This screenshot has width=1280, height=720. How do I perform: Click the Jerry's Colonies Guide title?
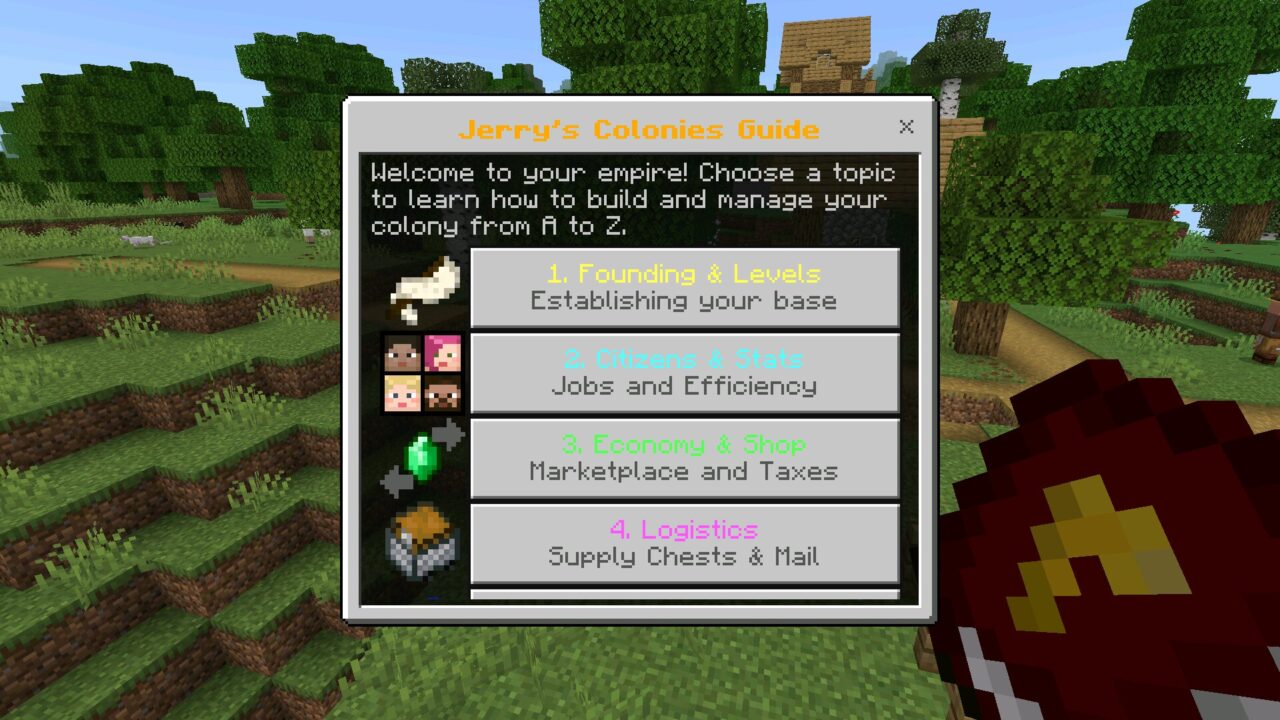[638, 129]
